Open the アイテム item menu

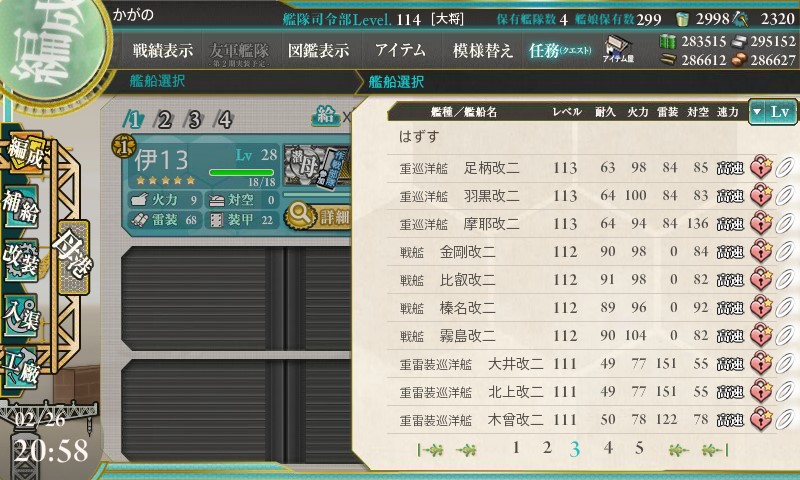pyautogui.click(x=400, y=51)
